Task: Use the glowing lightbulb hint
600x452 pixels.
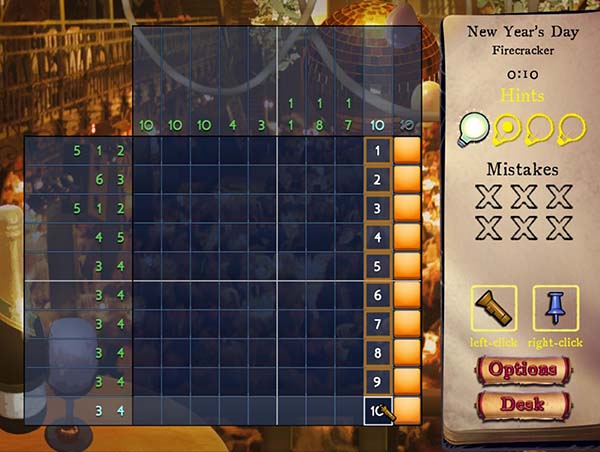Action: coord(474,127)
